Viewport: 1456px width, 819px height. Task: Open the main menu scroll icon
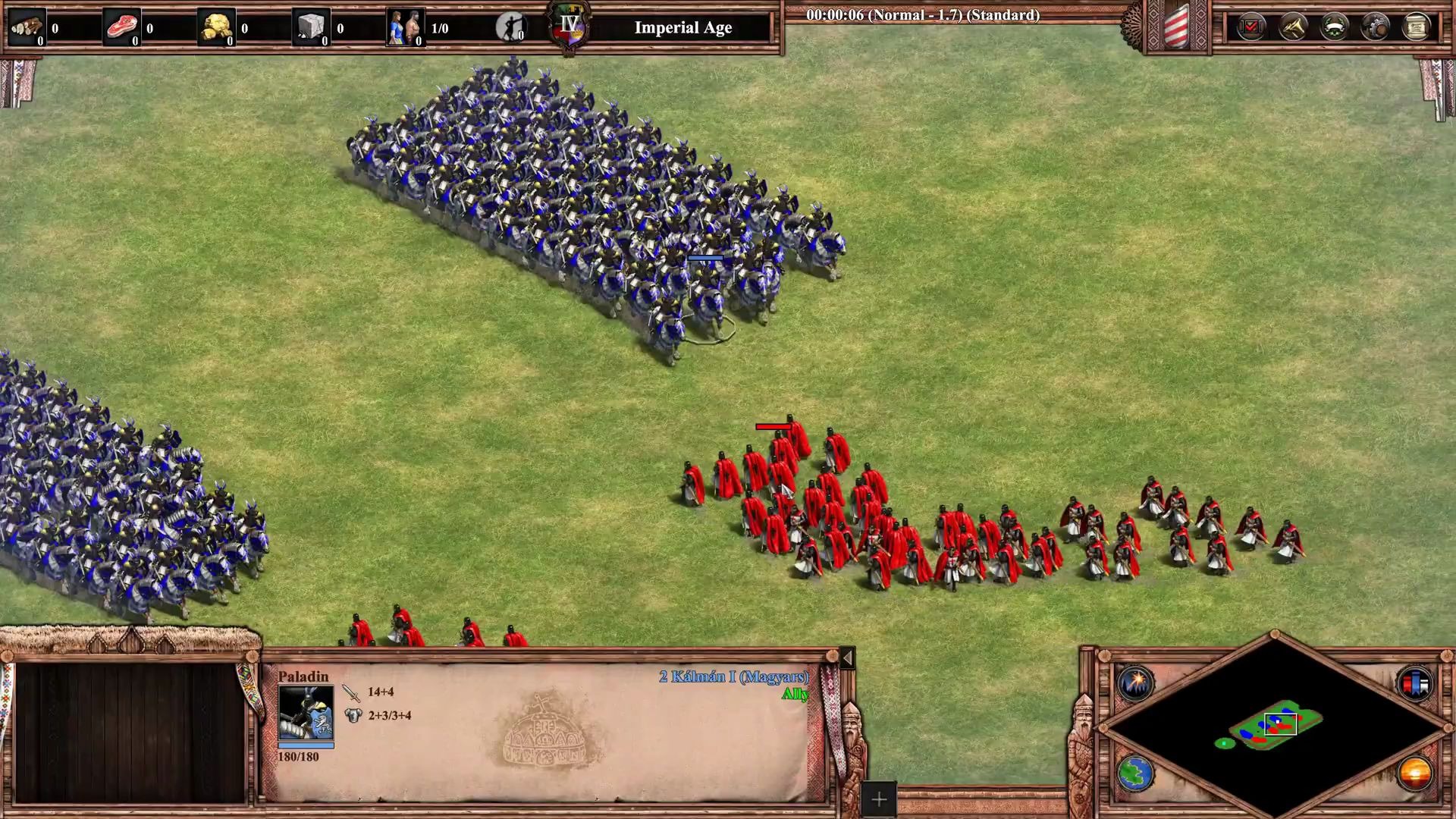[x=1416, y=28]
